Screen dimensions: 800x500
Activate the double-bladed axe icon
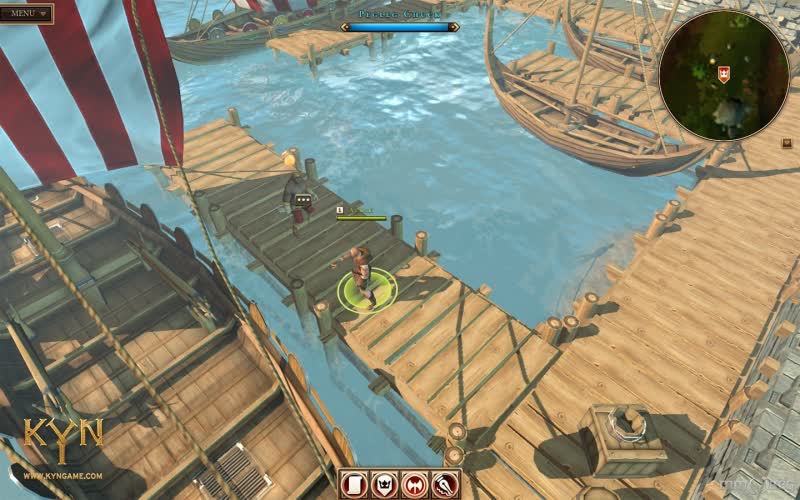(x=414, y=484)
